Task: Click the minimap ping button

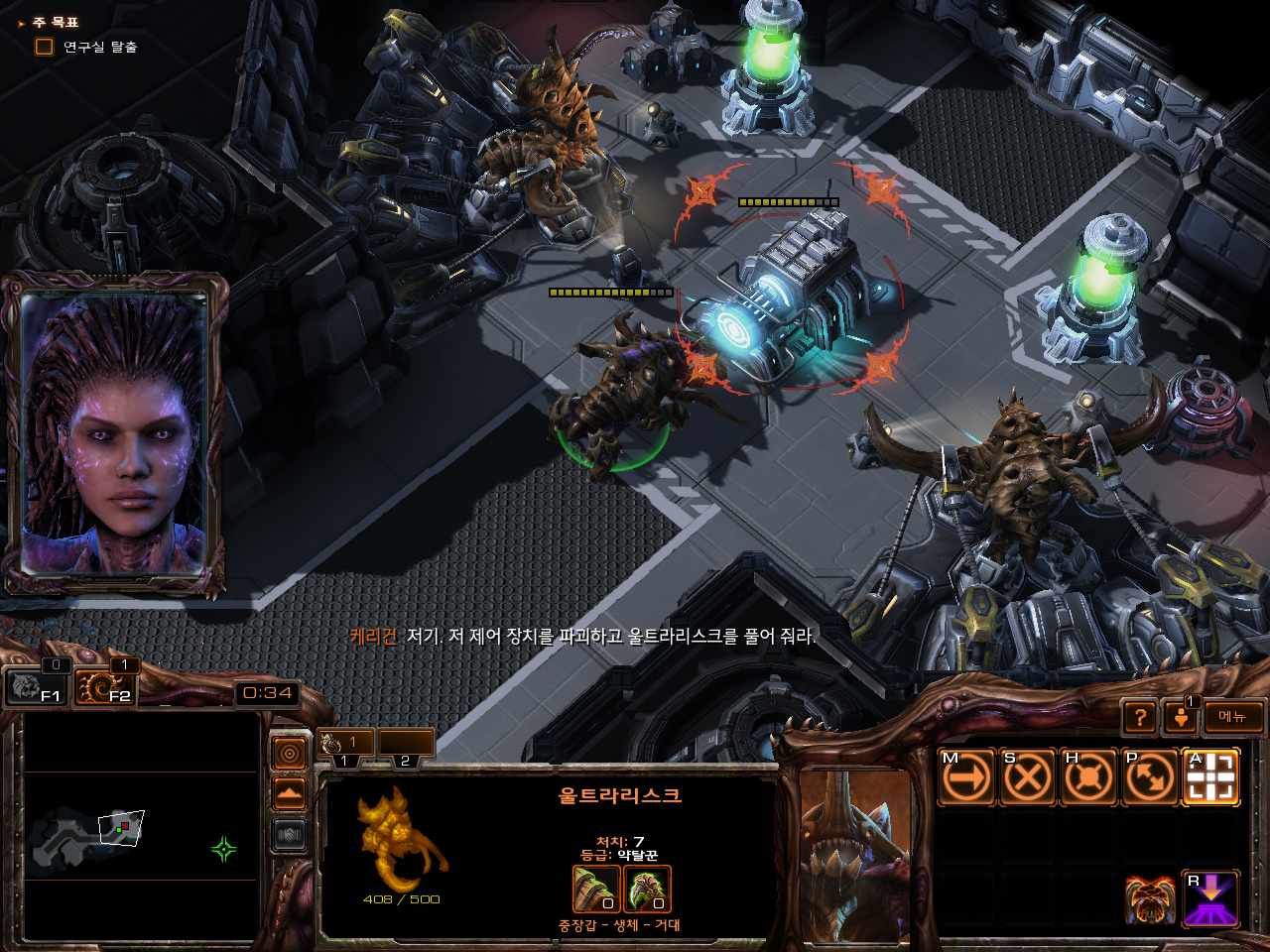Action: click(x=289, y=755)
